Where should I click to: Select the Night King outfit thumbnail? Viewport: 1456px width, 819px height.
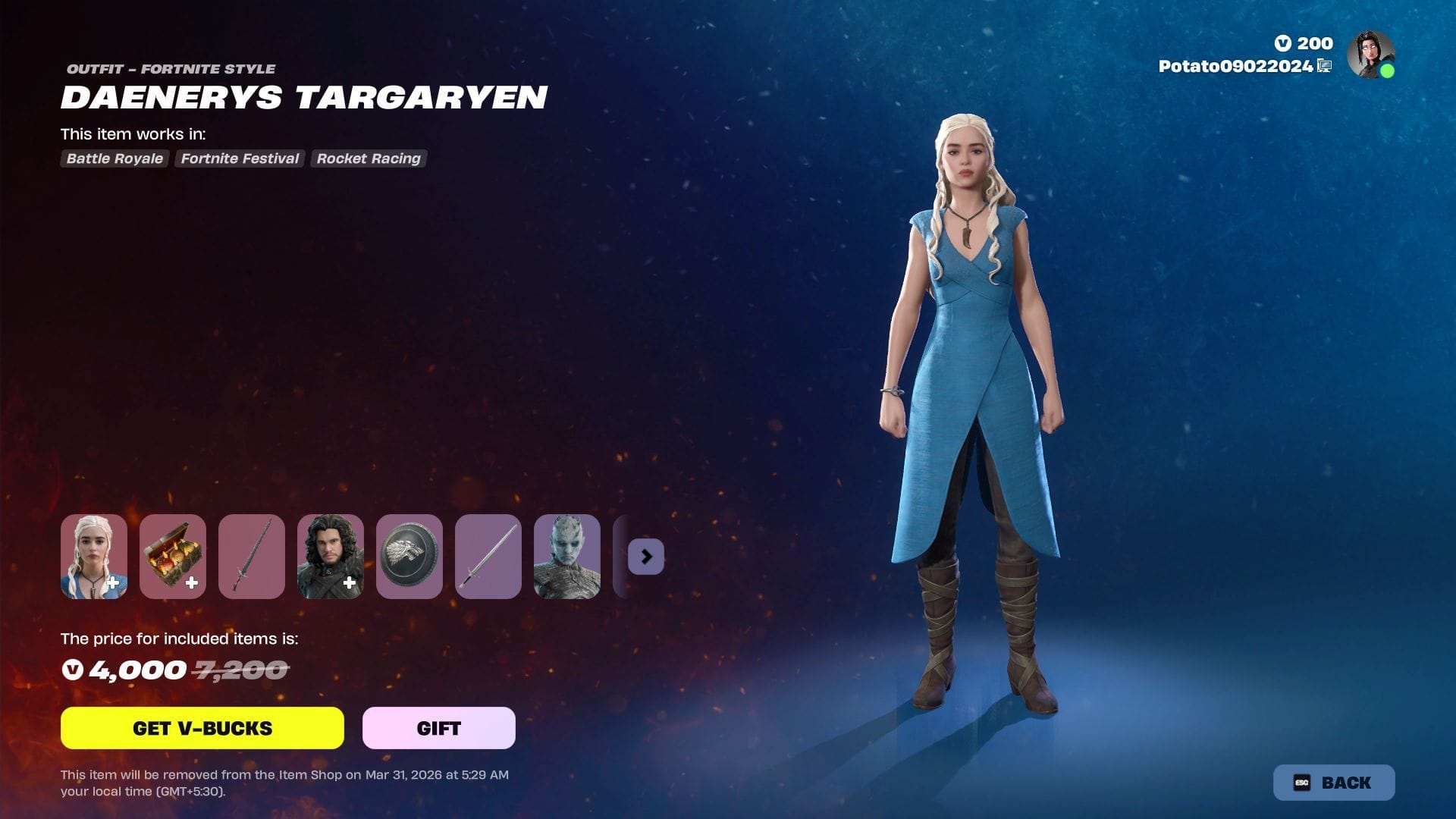pos(567,557)
